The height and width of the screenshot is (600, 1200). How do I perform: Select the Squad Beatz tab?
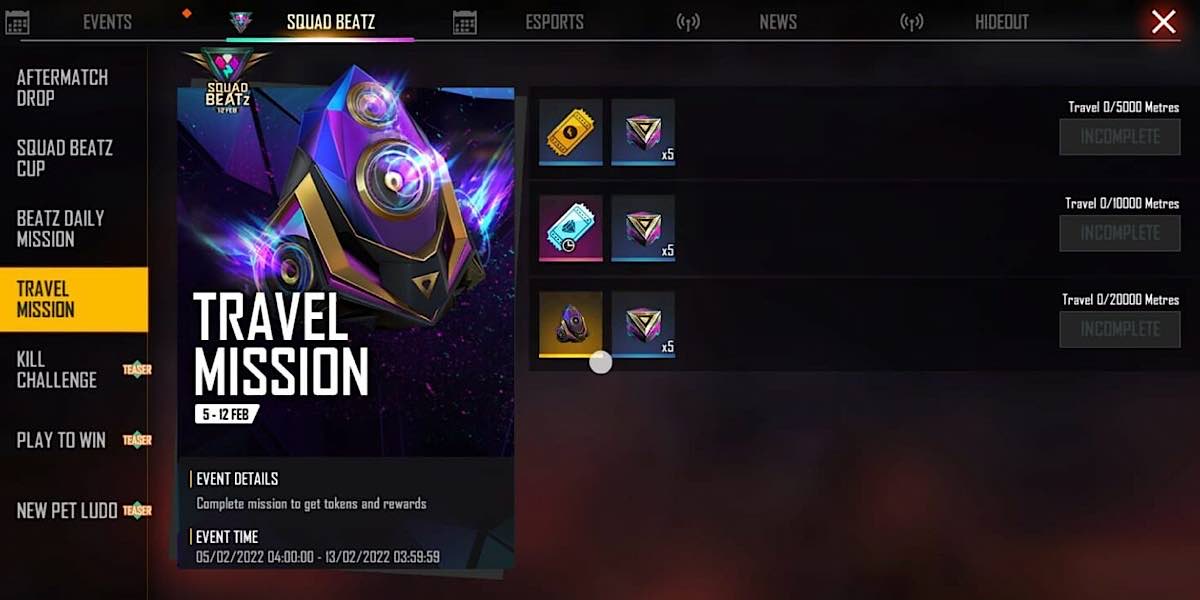330,22
